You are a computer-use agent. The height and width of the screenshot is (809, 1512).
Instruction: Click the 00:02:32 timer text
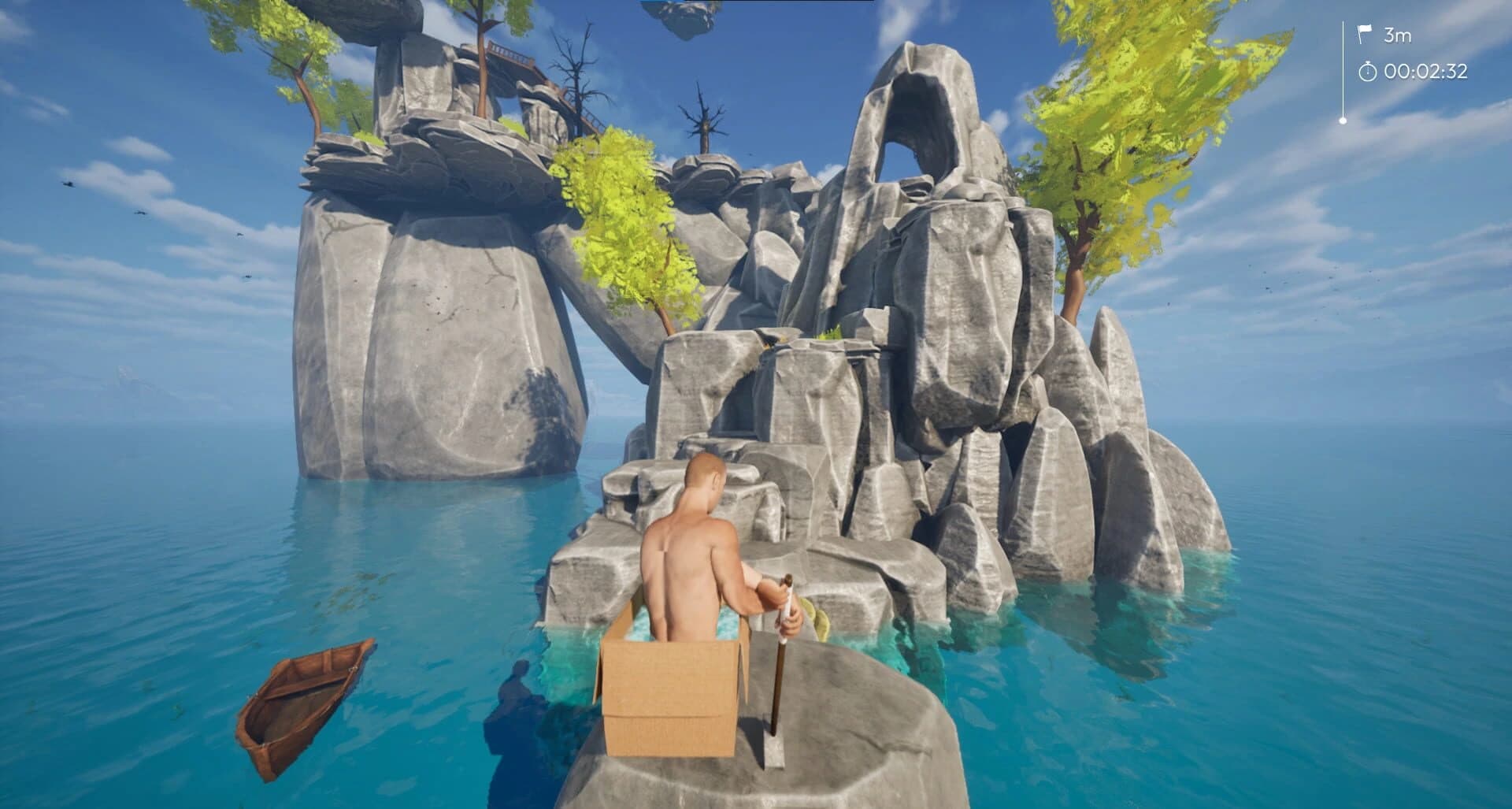point(1425,72)
